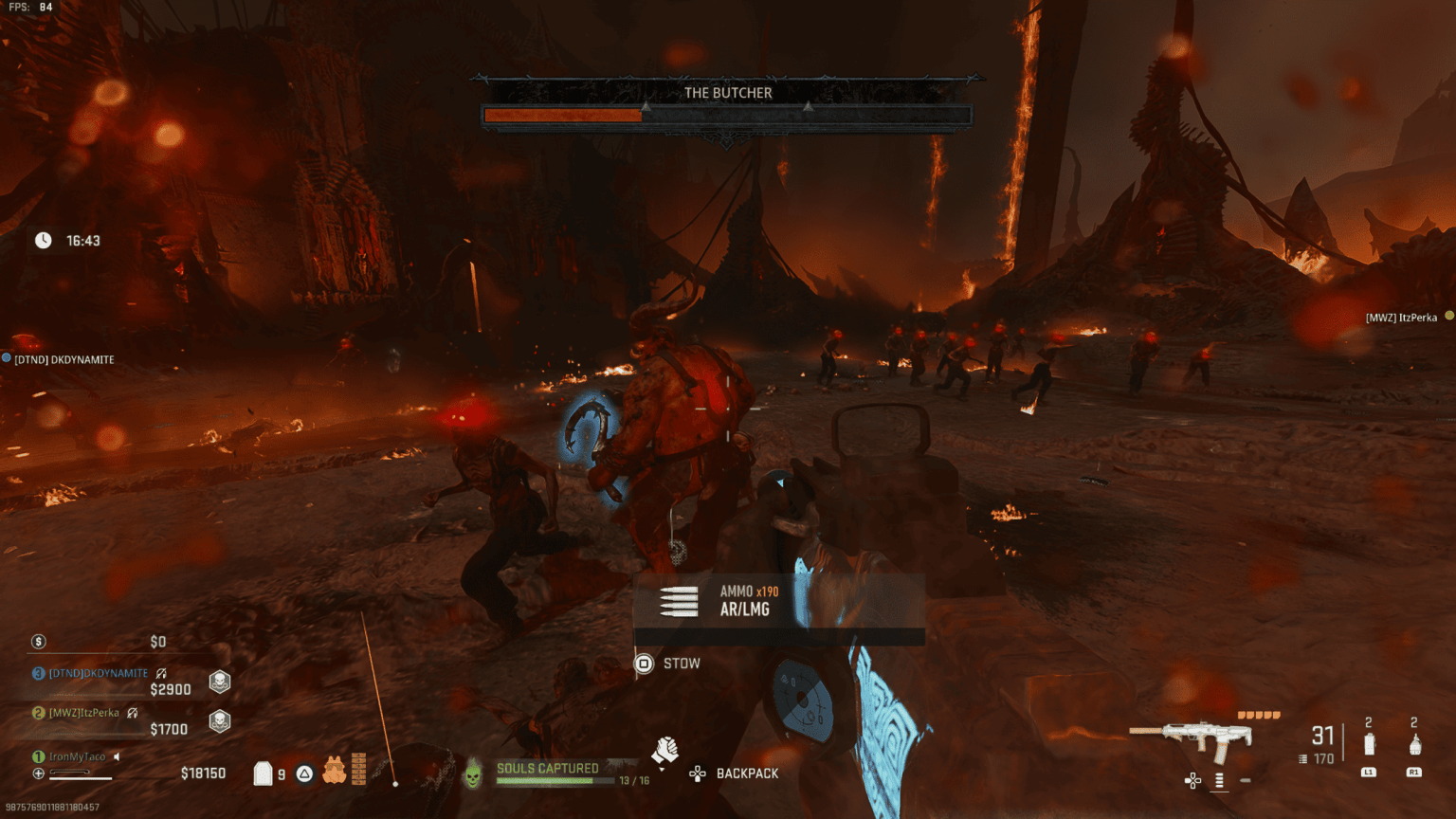Select the orange gas mask icon
The height and width of the screenshot is (819, 1456).
[334, 770]
